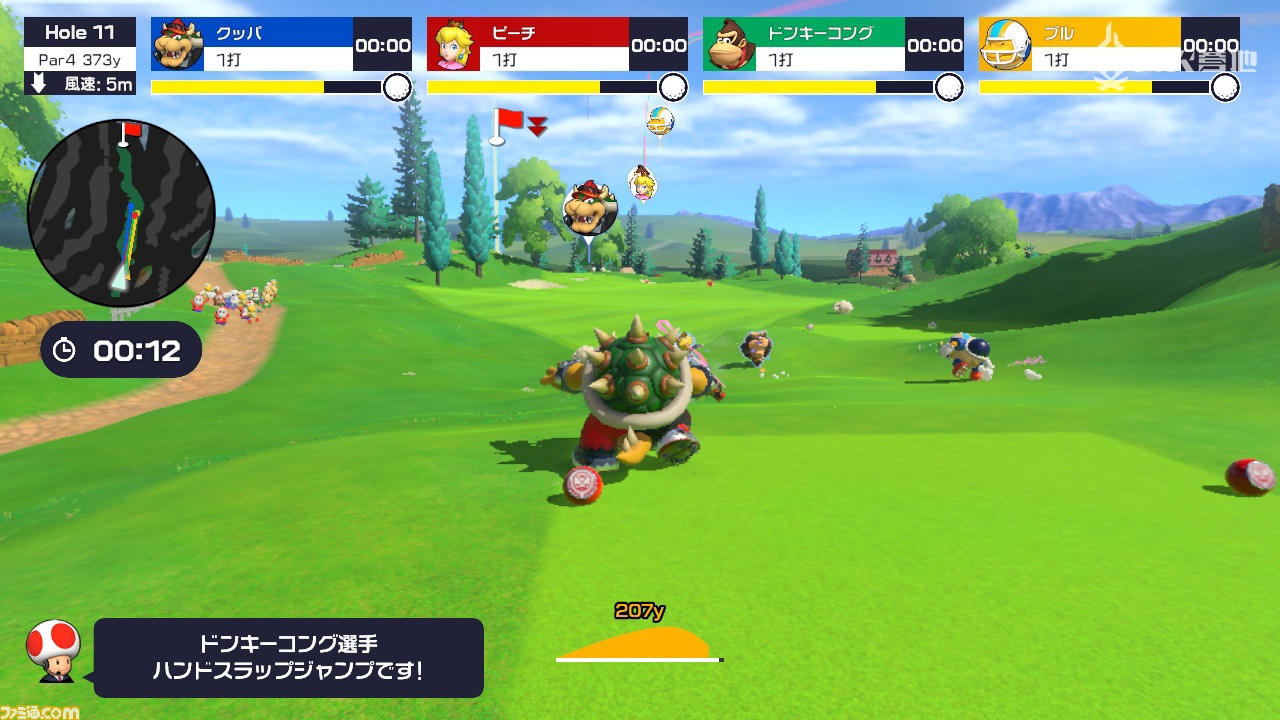The image size is (1280, 720).
Task: Click the Bowser position marker bubble
Action: (x=589, y=209)
